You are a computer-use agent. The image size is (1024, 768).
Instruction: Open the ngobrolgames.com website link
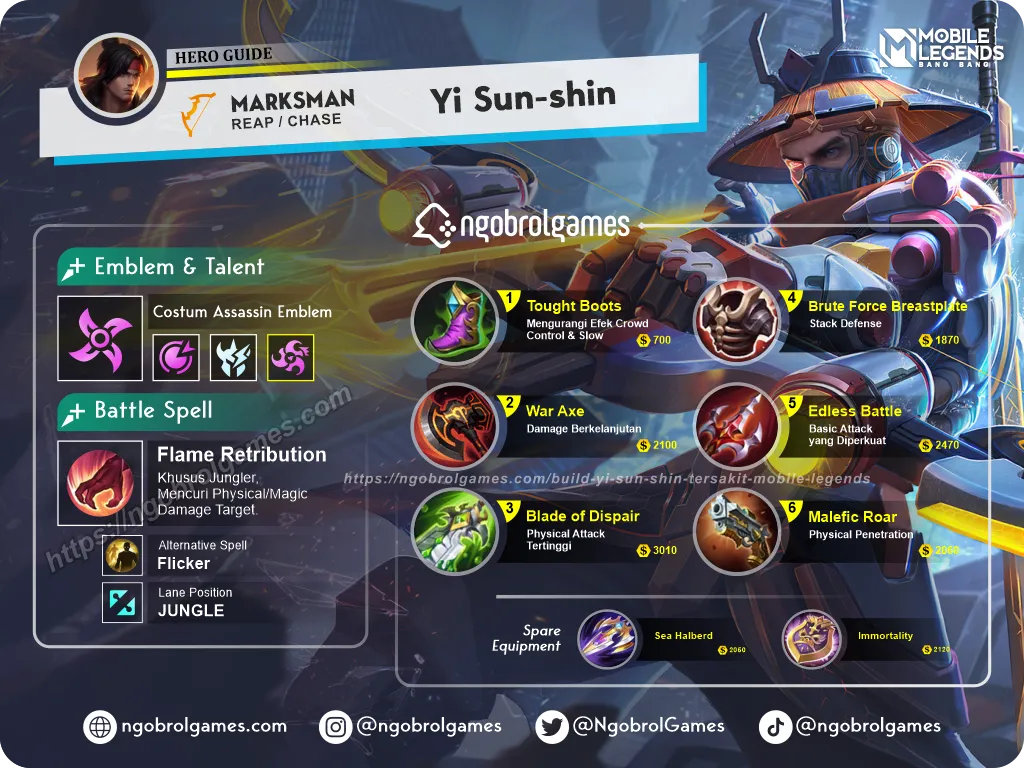188,727
